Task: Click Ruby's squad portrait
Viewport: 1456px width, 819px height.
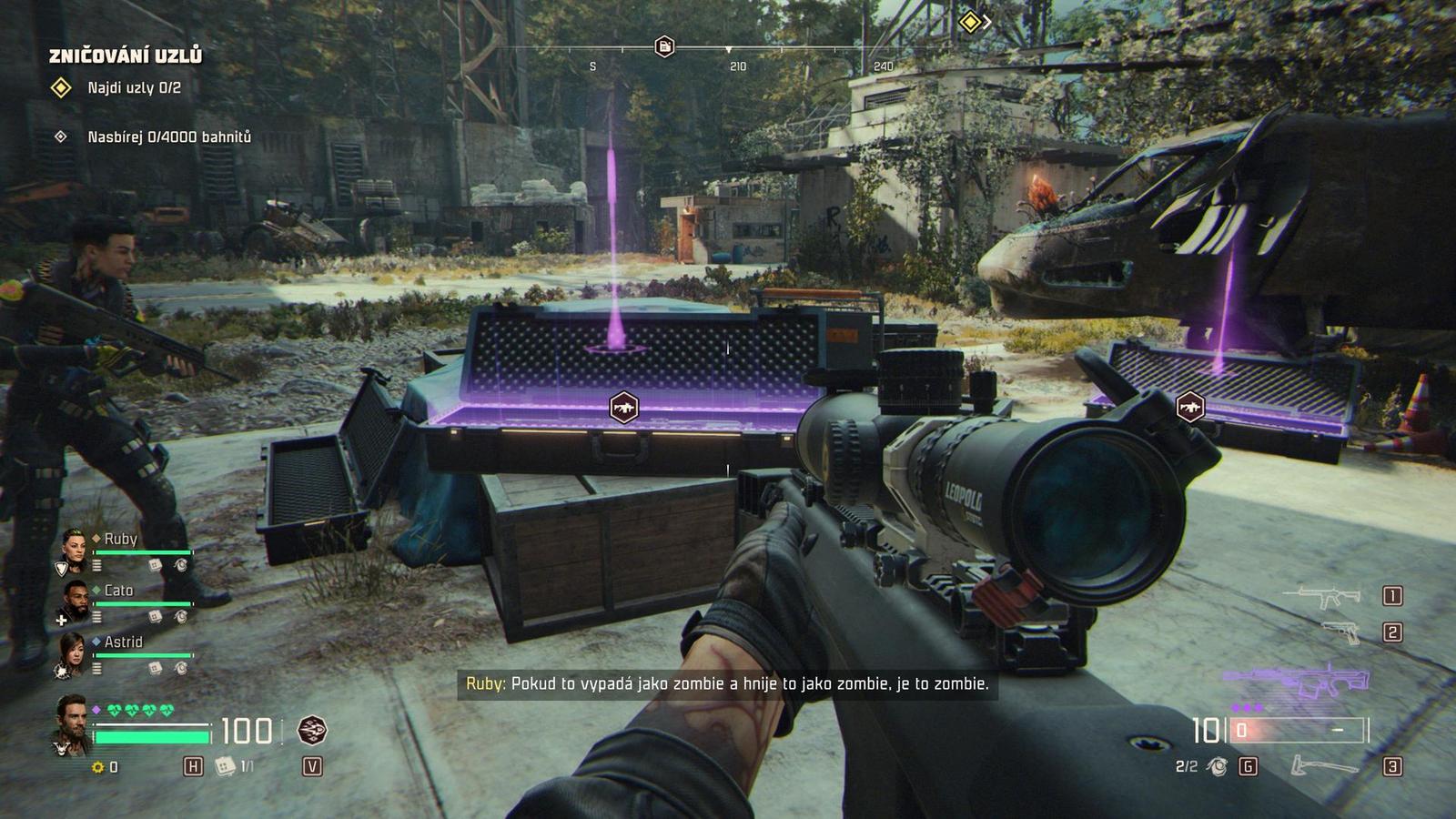Action: 75,545
